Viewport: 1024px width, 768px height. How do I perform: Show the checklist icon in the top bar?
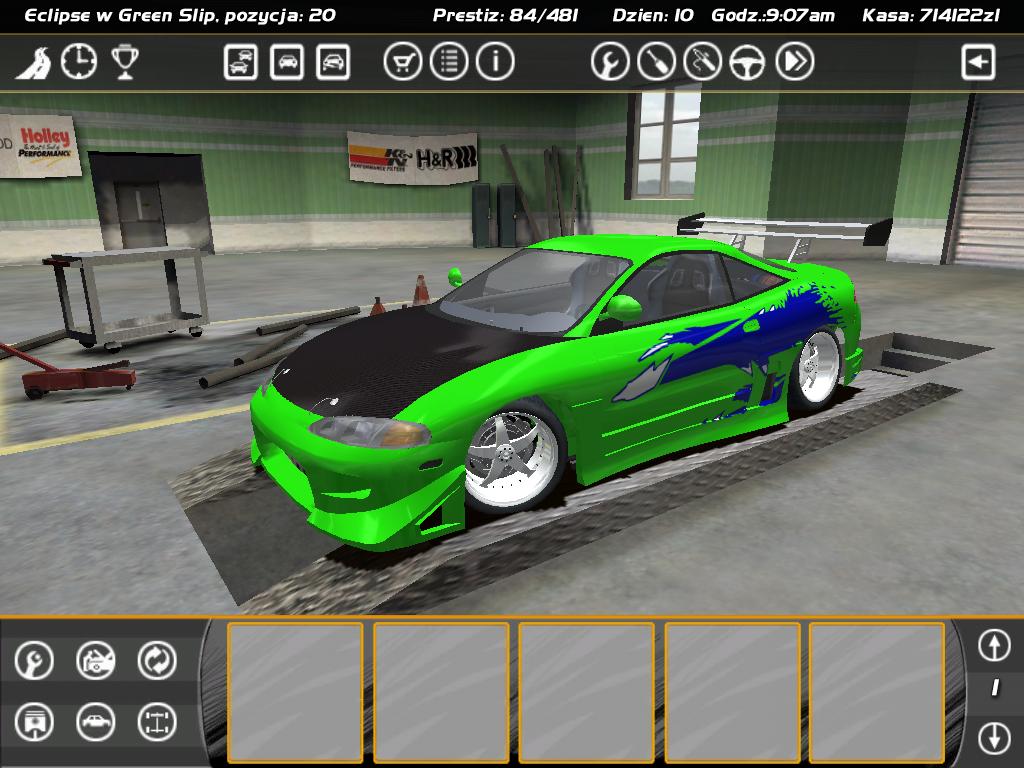click(449, 62)
